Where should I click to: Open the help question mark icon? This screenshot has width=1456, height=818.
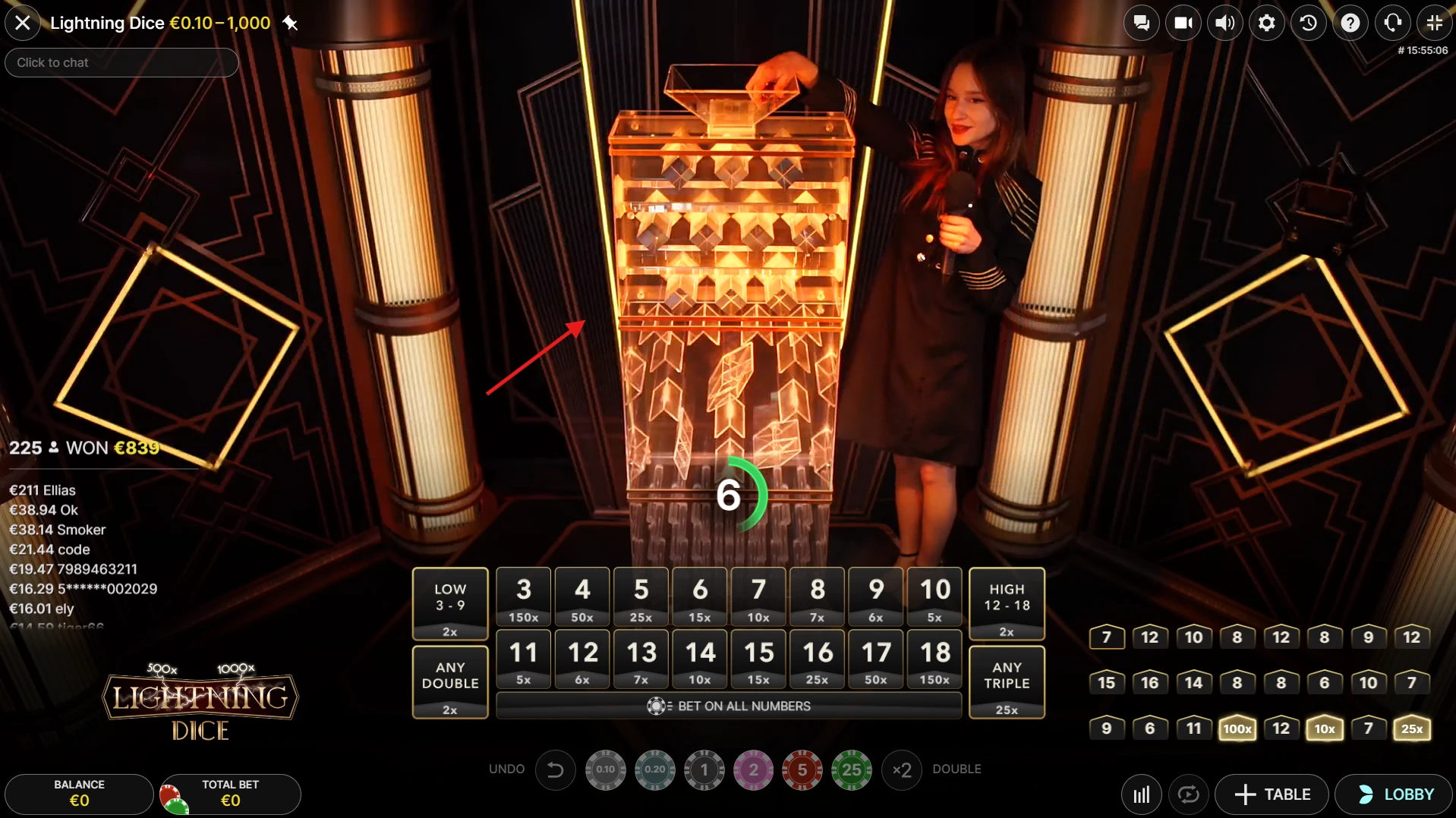click(x=1350, y=23)
